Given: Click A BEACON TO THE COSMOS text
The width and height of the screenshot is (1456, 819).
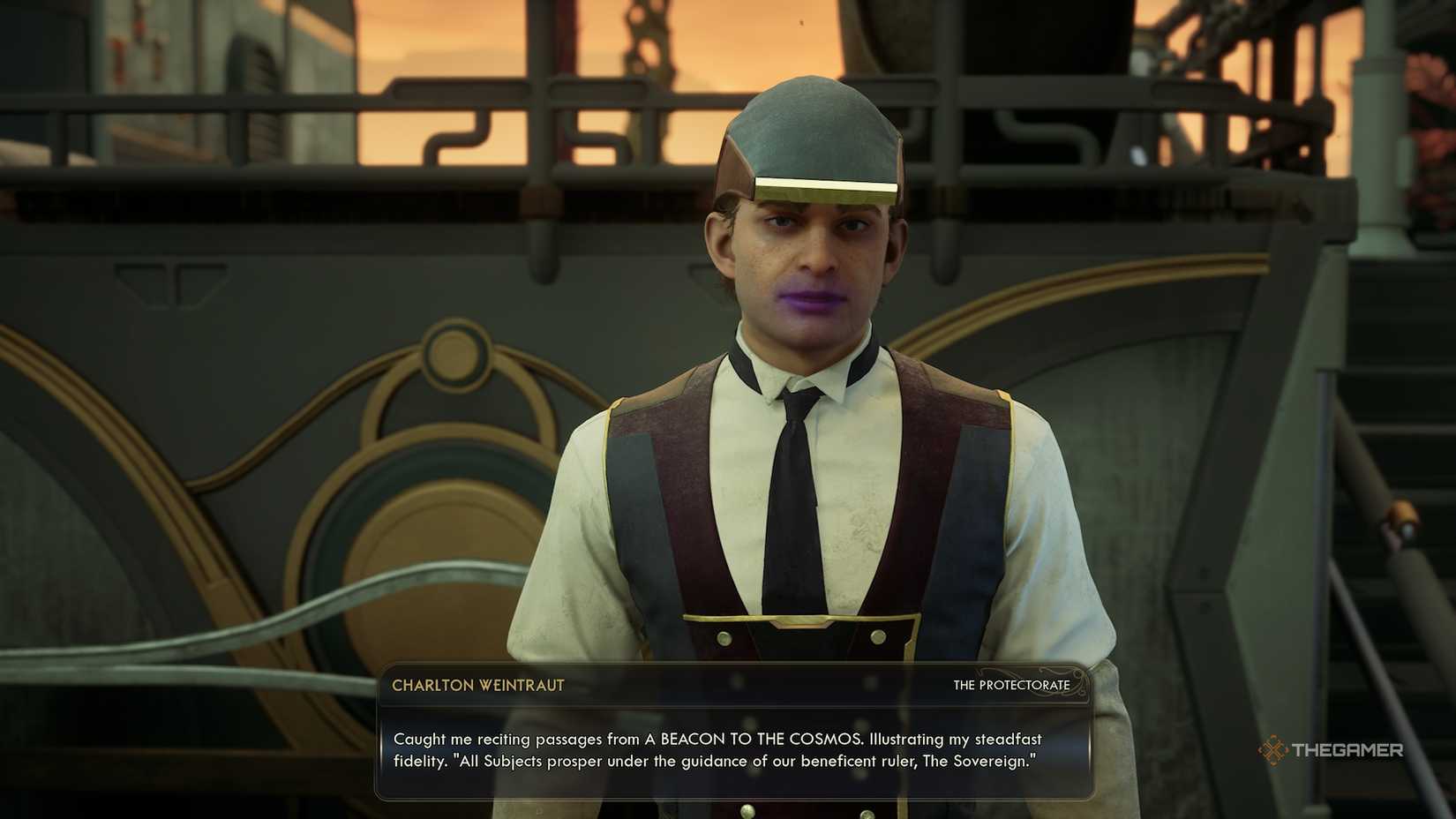Looking at the screenshot, I should coord(749,740).
